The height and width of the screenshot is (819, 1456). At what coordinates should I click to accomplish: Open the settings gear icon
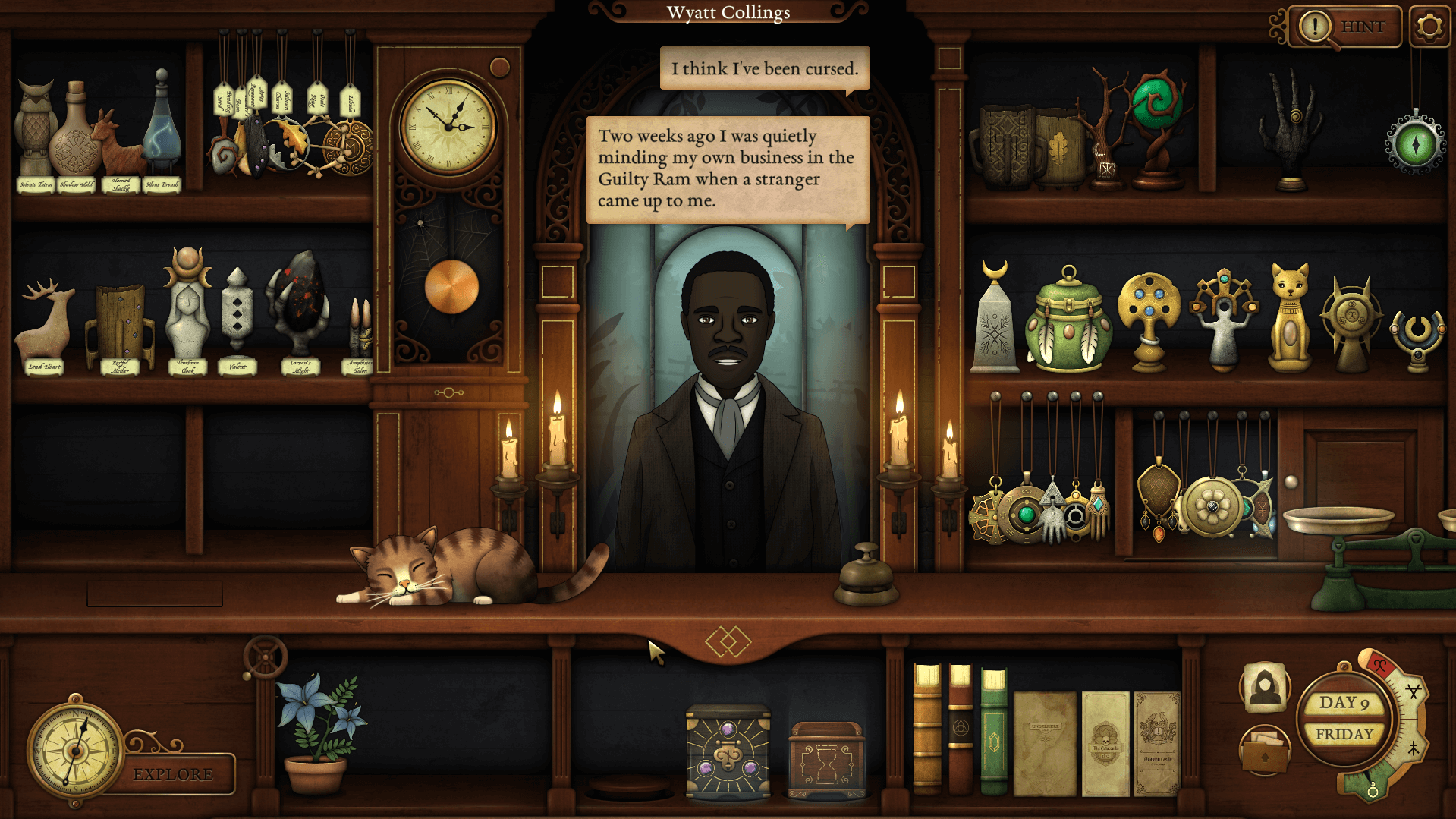[x=1429, y=25]
